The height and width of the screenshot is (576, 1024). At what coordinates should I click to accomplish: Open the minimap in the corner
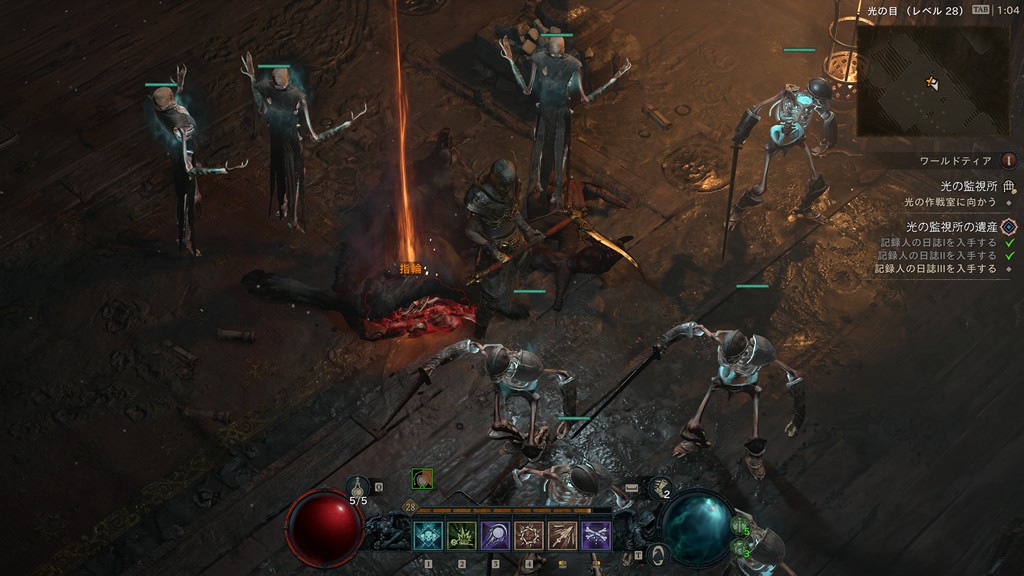point(932,80)
